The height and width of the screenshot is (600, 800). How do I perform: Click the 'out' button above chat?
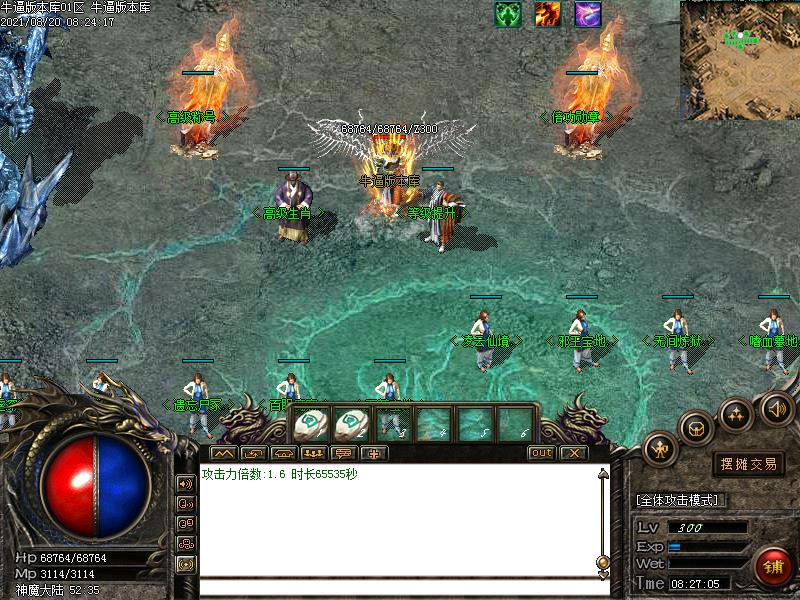pos(541,453)
